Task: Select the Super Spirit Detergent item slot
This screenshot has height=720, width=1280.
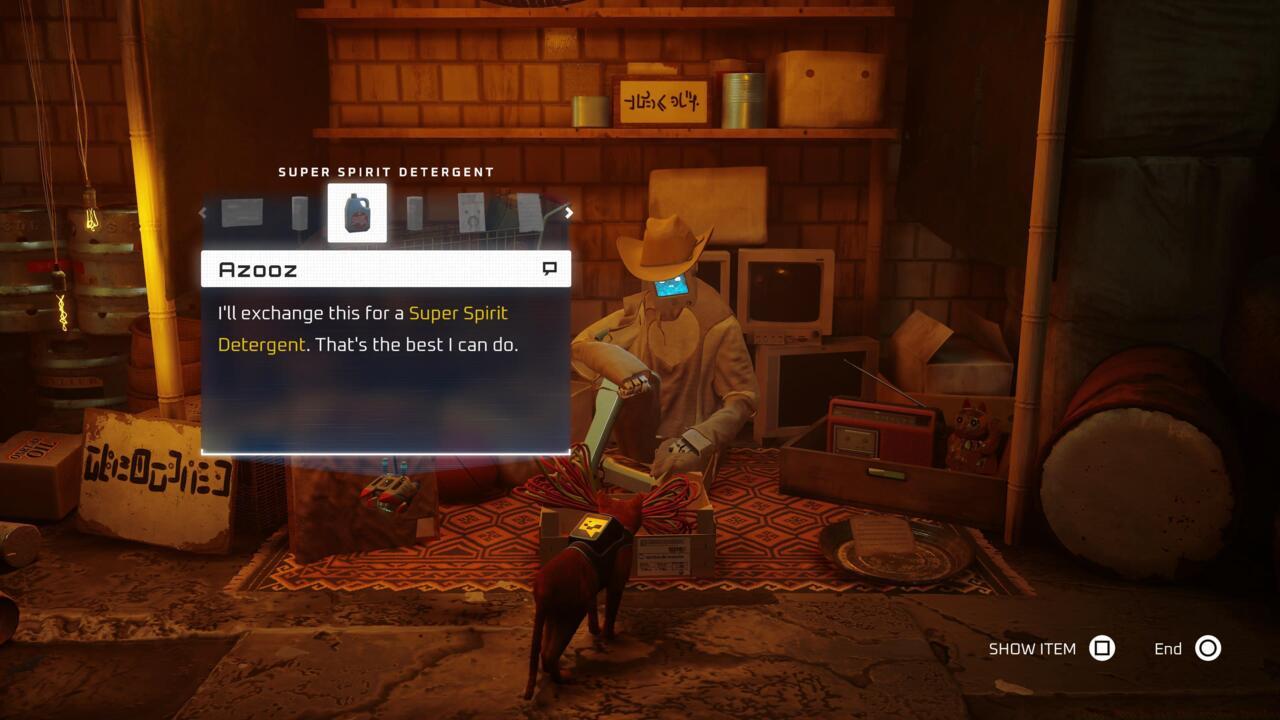Action: [x=357, y=213]
